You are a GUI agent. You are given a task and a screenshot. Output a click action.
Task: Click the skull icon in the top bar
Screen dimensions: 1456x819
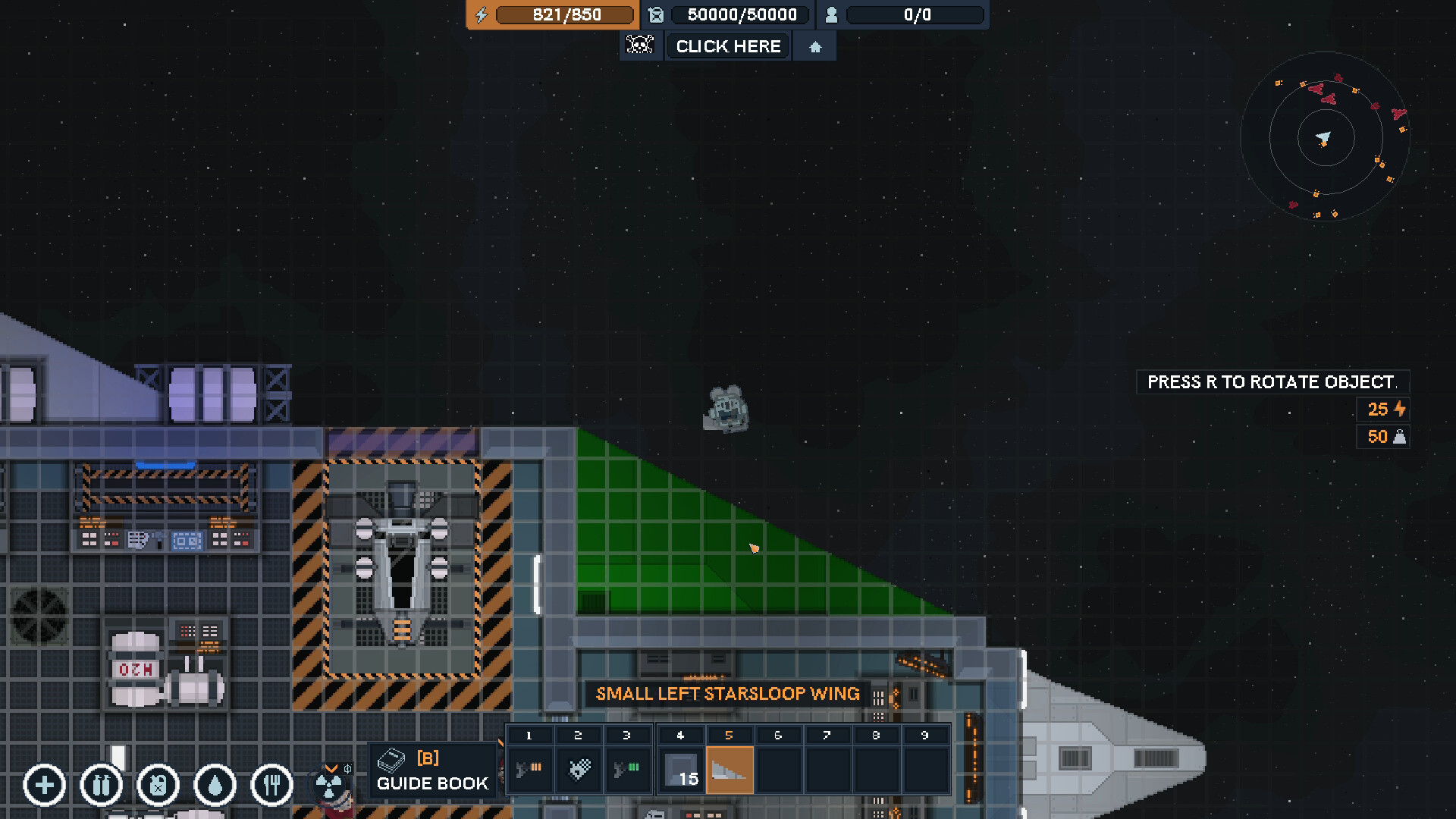[x=641, y=45]
